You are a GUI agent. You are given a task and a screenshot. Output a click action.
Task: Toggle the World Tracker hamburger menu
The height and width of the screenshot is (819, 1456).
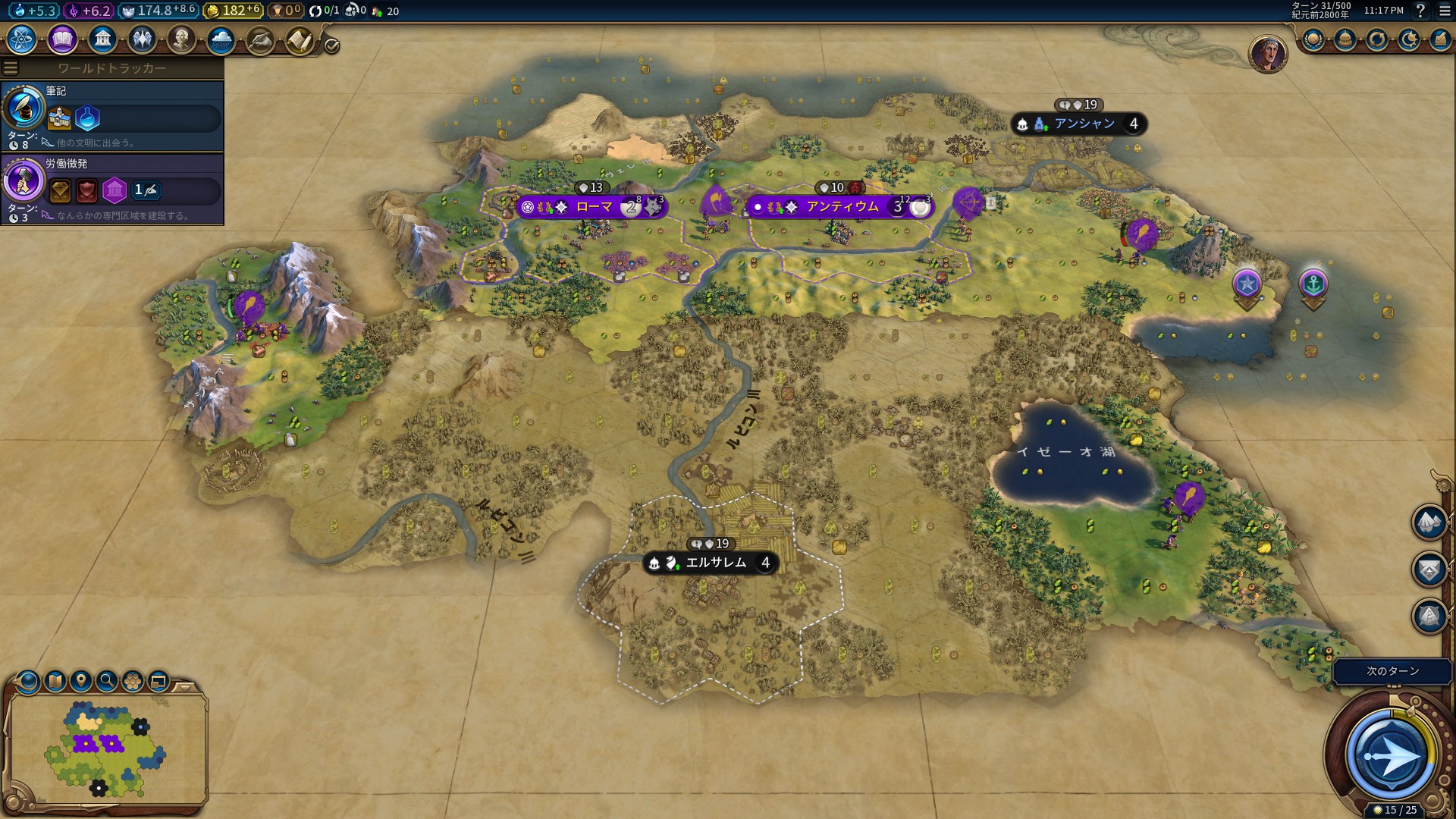[11, 68]
